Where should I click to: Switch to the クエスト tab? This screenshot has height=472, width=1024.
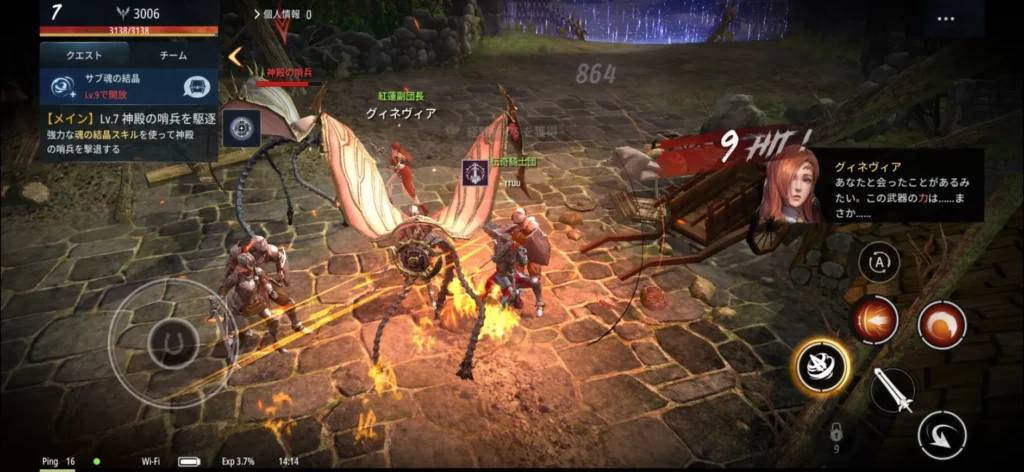[x=83, y=56]
